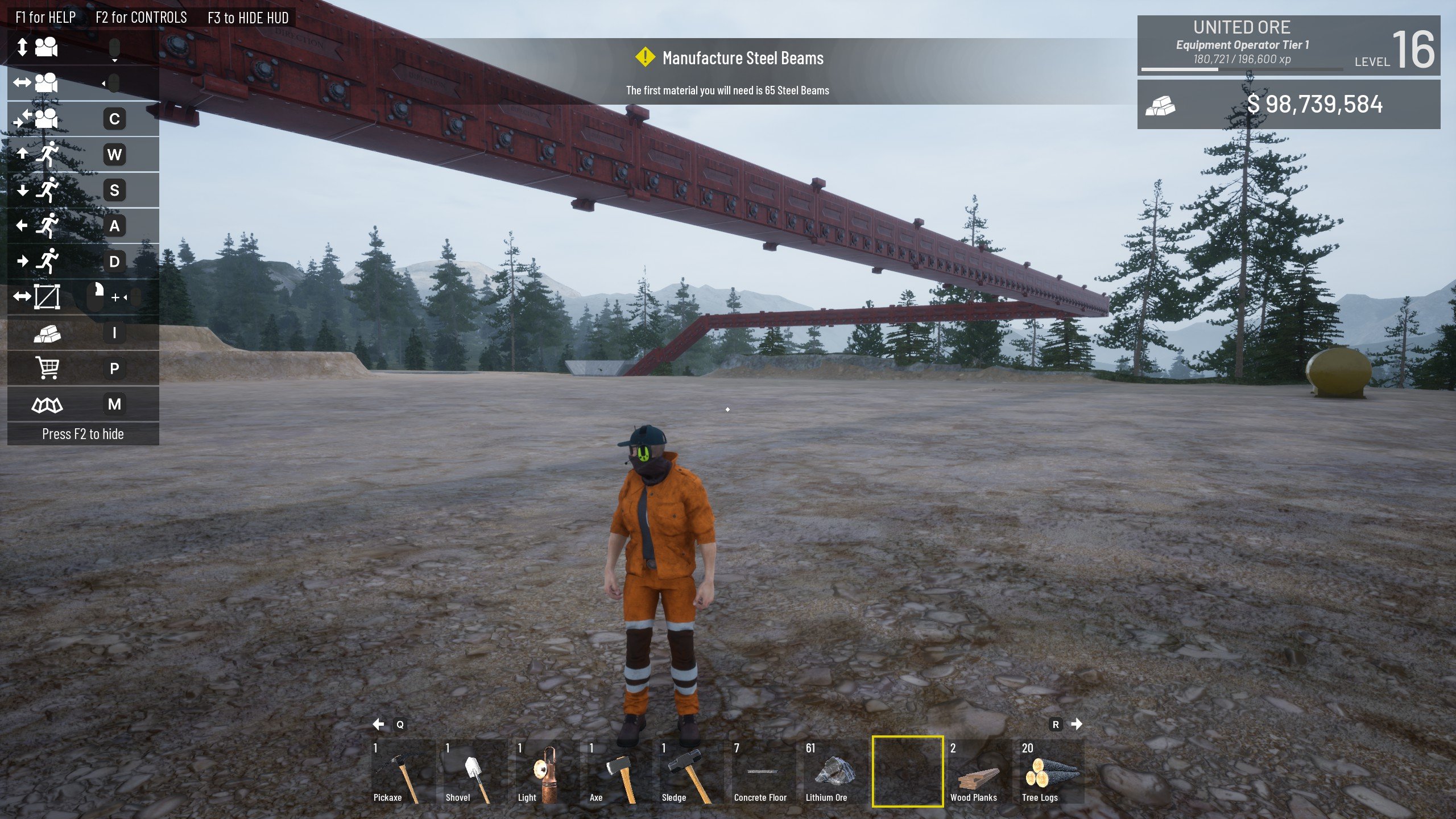
Task: Click the hotbar's left arrow
Action: (x=379, y=724)
